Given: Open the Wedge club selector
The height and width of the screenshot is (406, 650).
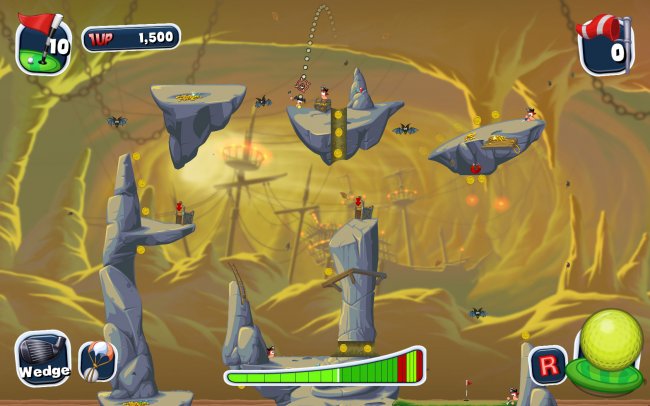Looking at the screenshot, I should click(x=43, y=359).
